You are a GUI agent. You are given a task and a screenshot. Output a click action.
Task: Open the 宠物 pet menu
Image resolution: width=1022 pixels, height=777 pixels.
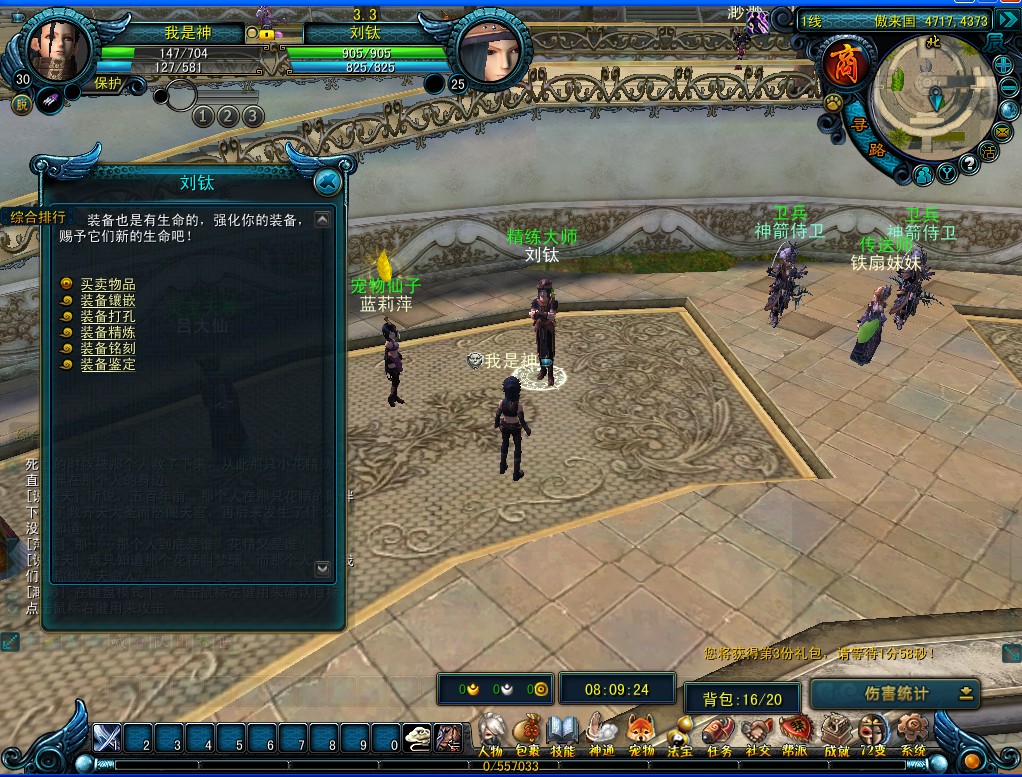[x=640, y=736]
